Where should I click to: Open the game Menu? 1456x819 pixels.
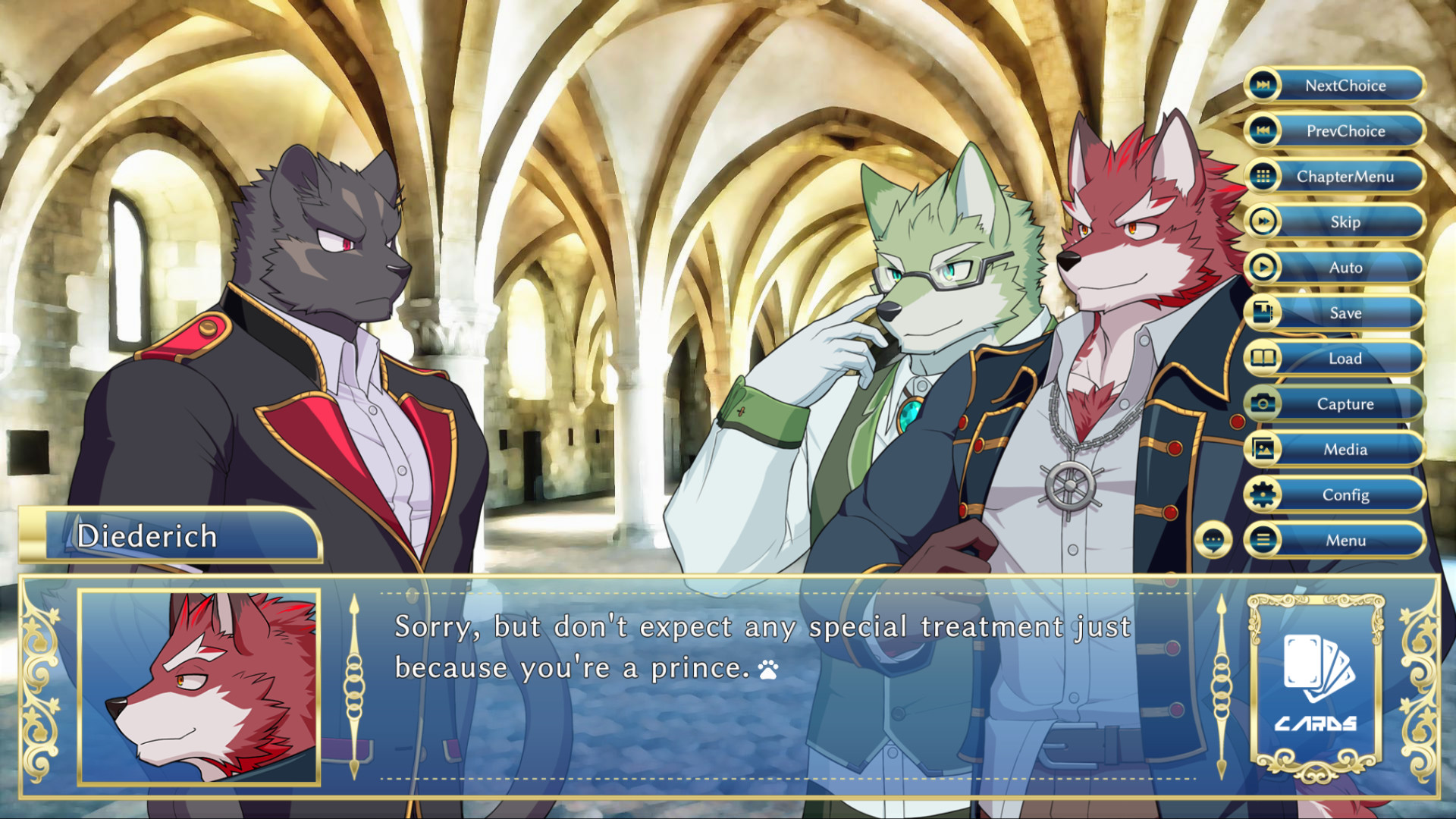(1346, 540)
